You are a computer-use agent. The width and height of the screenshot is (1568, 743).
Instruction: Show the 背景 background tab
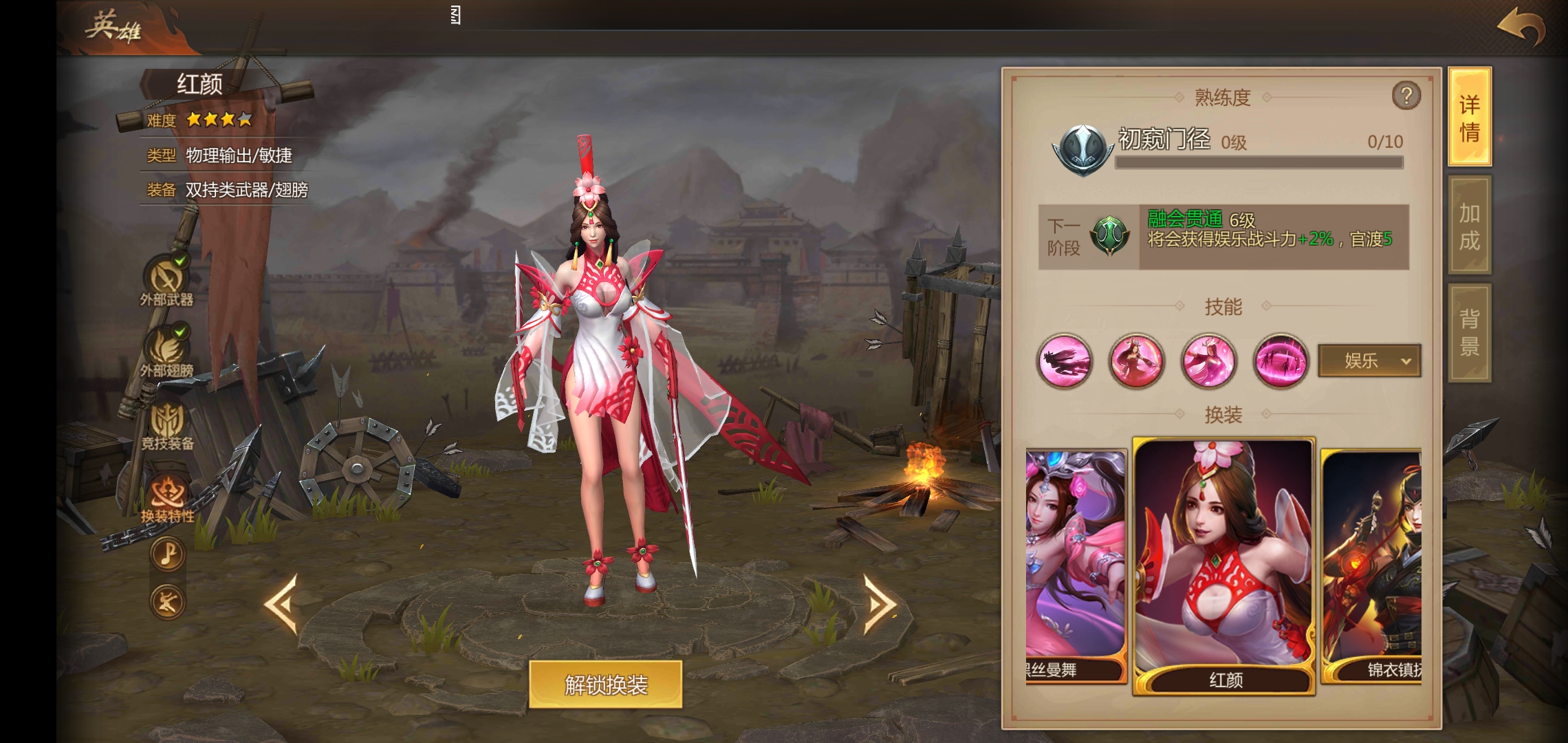pos(1470,332)
